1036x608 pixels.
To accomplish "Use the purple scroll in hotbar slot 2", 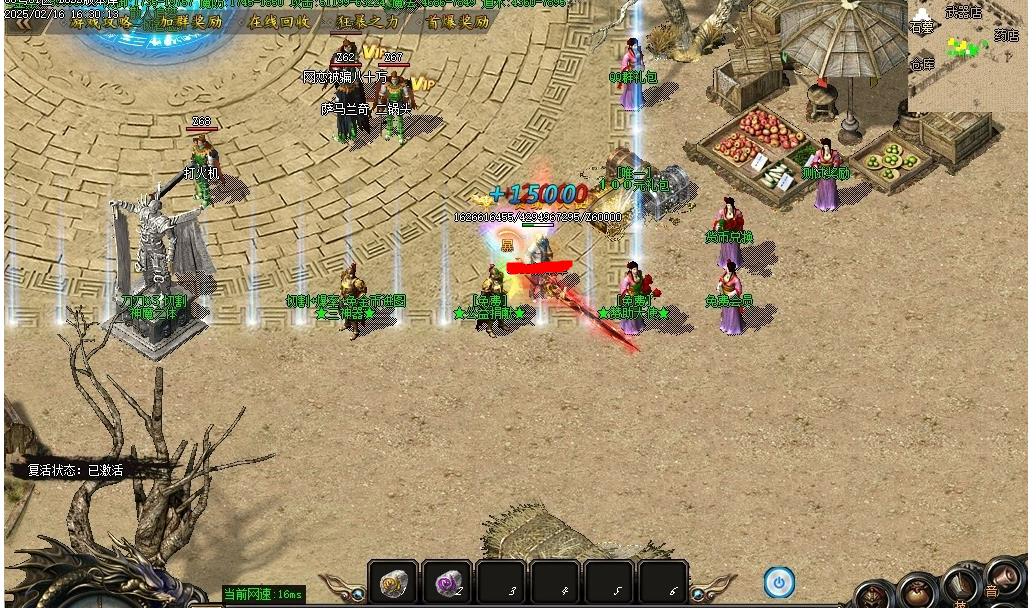I will click(x=446, y=582).
